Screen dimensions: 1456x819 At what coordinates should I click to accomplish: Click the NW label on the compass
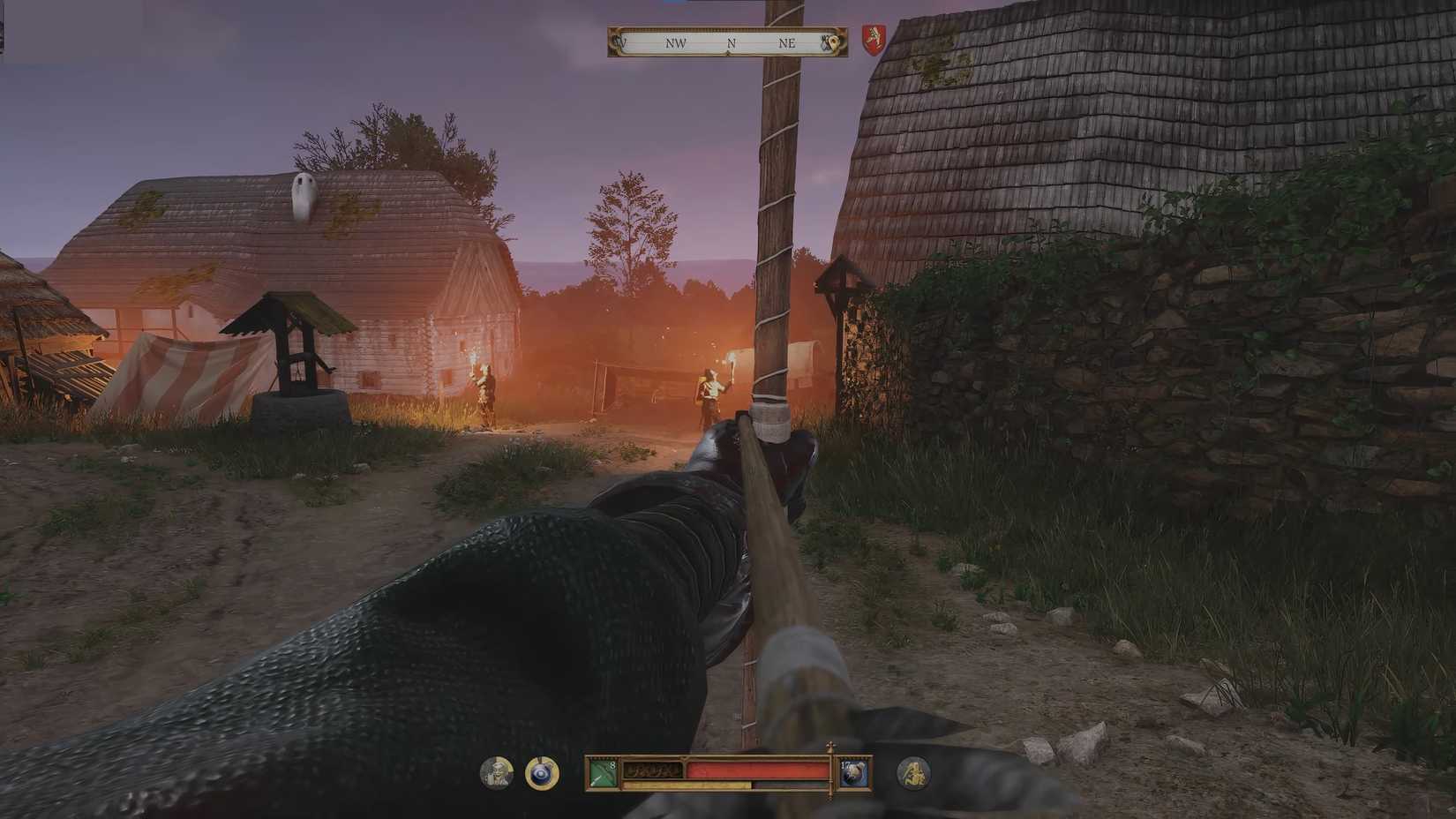click(x=676, y=43)
